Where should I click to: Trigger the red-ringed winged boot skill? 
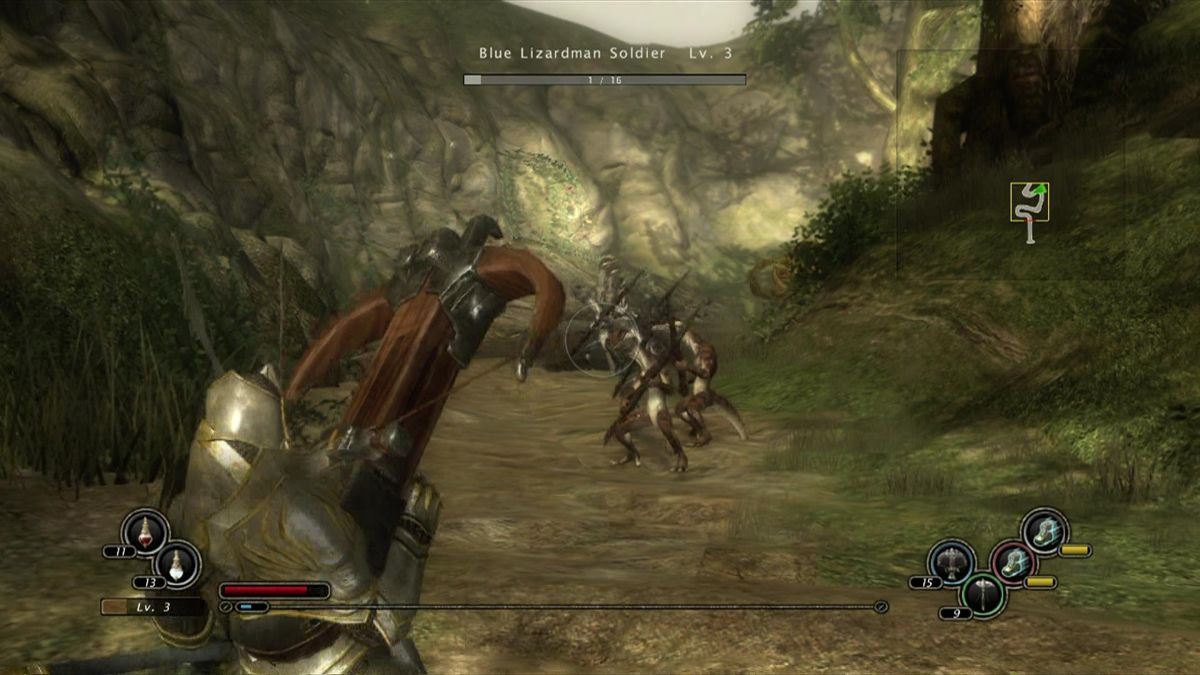(x=1012, y=563)
